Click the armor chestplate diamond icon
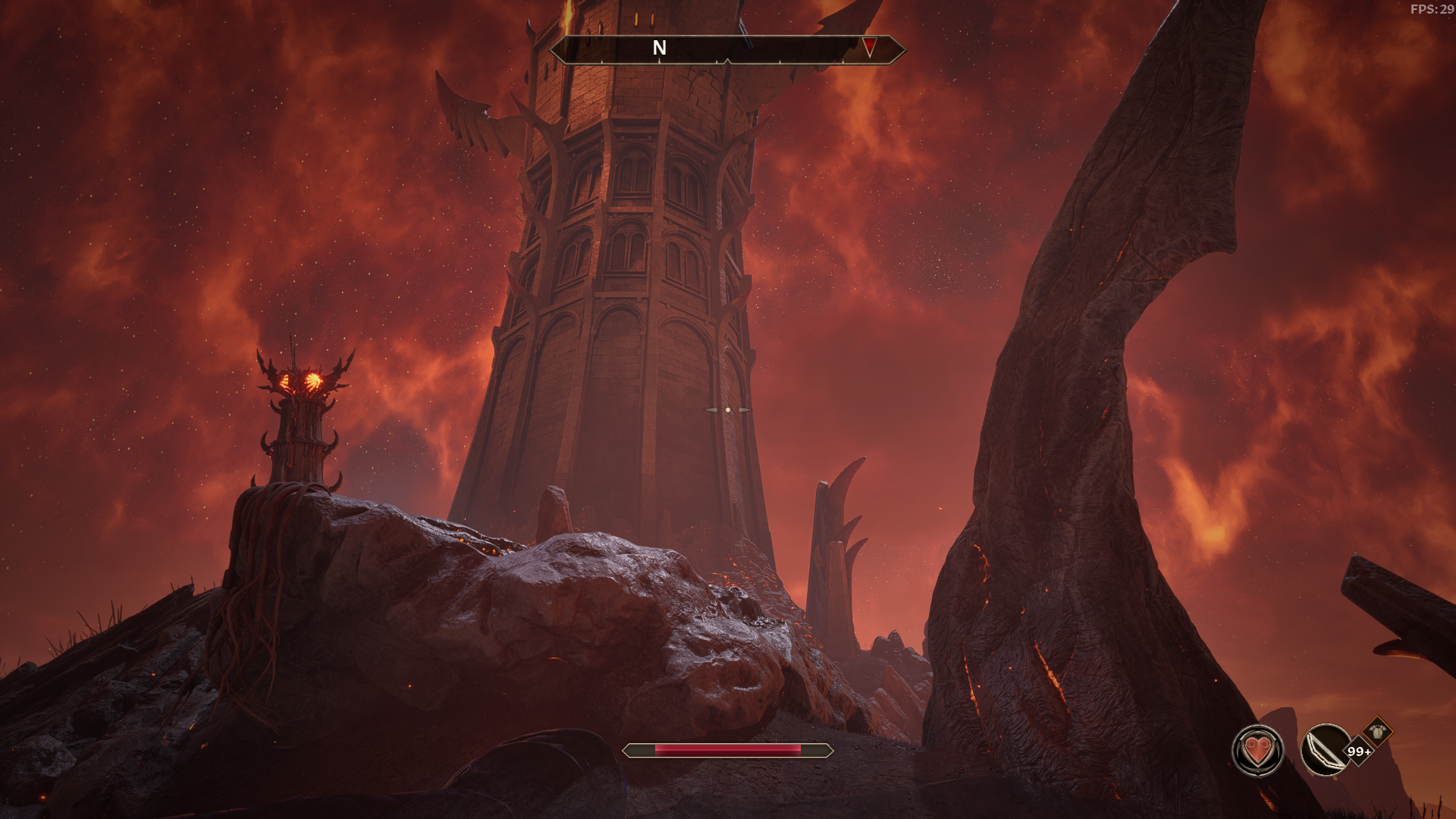The height and width of the screenshot is (819, 1456). [x=1376, y=732]
